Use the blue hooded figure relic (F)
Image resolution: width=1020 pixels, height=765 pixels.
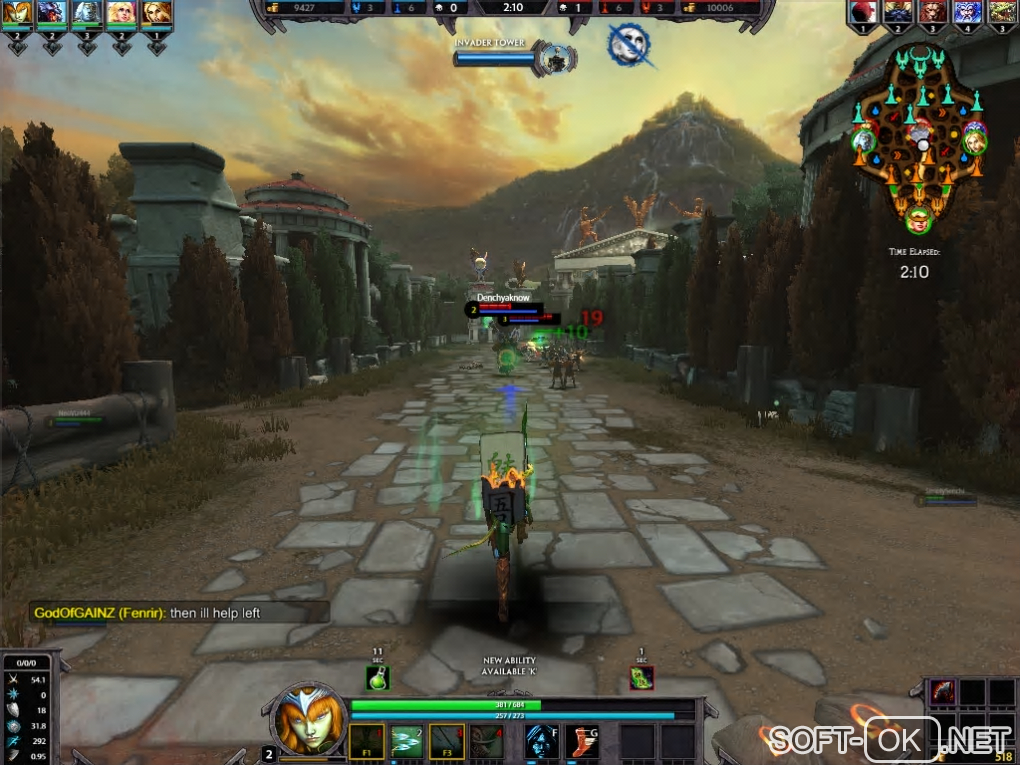pos(541,741)
